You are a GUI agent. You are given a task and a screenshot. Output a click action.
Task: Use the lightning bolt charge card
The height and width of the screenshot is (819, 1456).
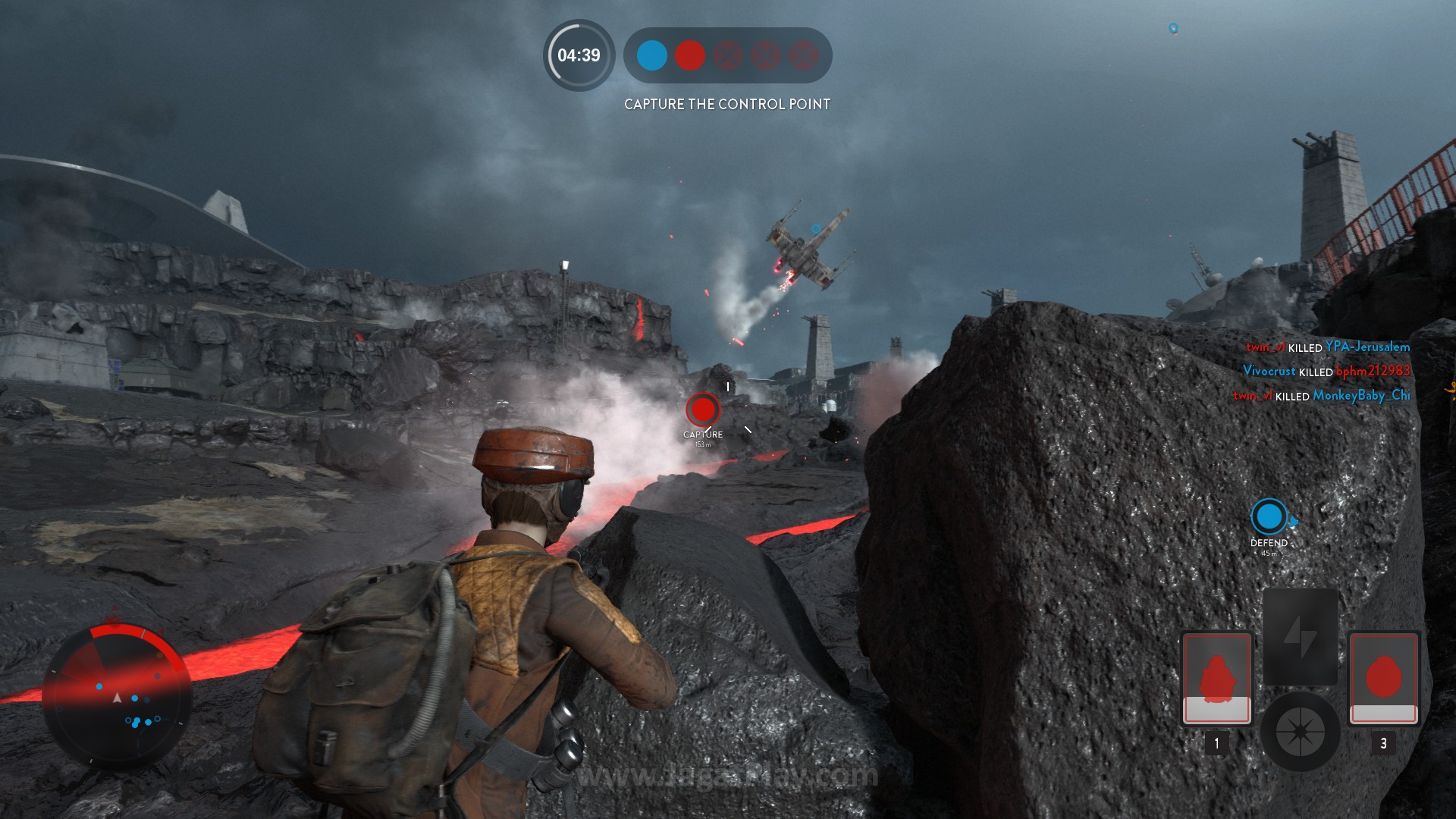tap(1300, 635)
